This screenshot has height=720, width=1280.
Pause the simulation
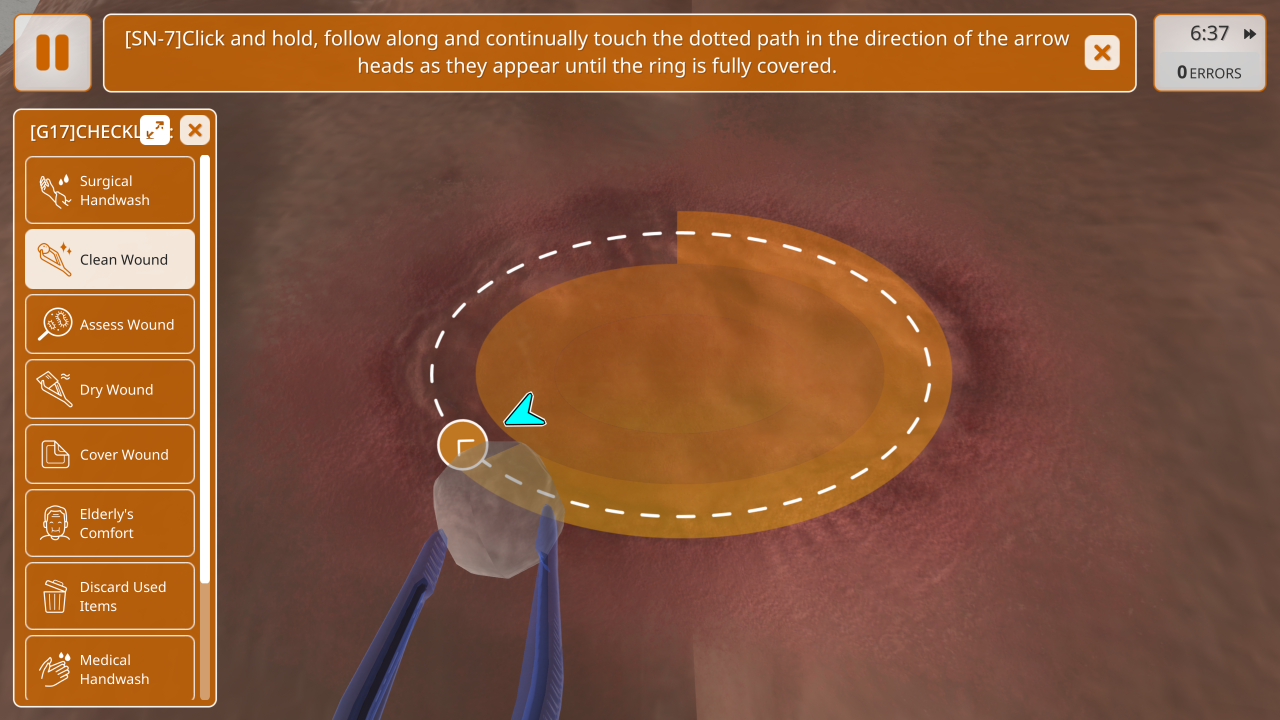[53, 53]
